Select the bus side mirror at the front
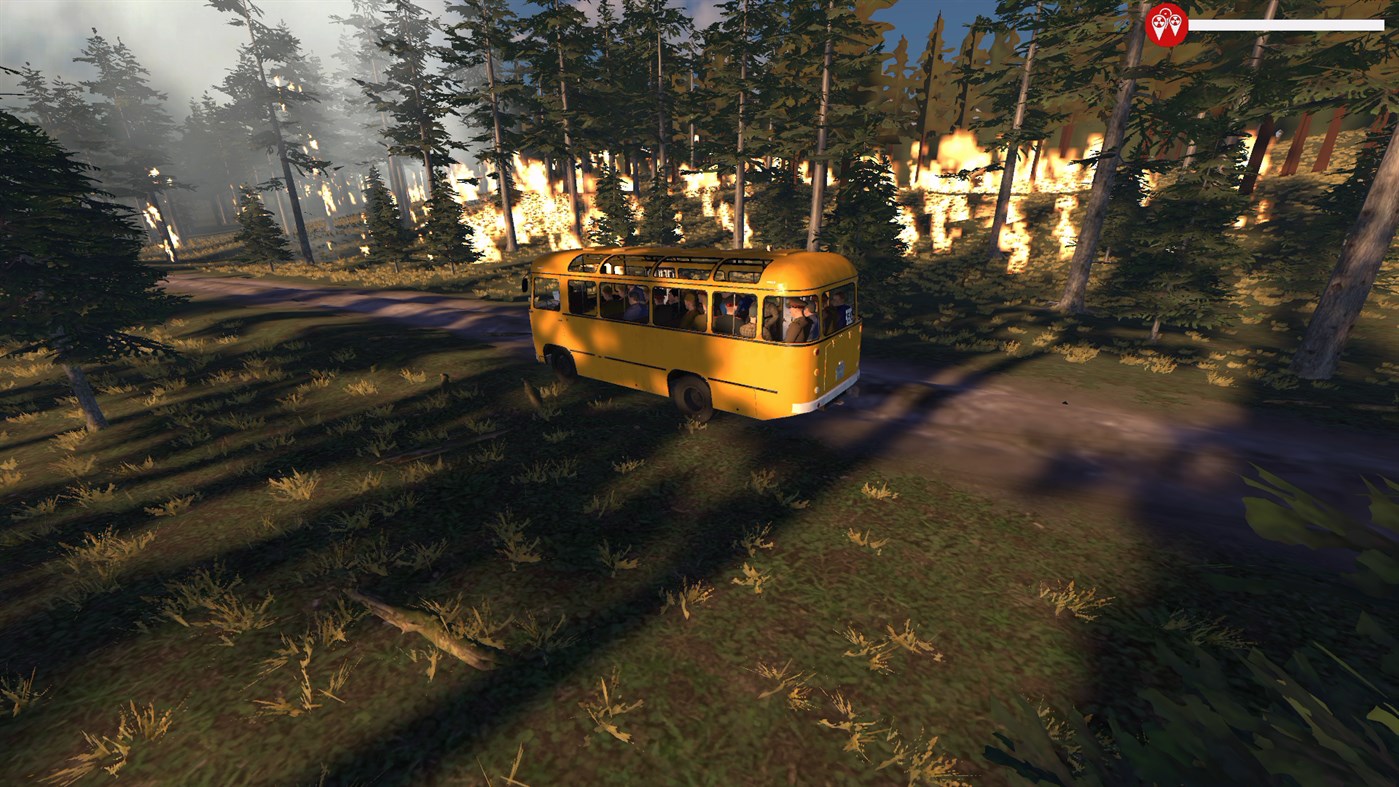Image resolution: width=1399 pixels, height=787 pixels. (526, 283)
